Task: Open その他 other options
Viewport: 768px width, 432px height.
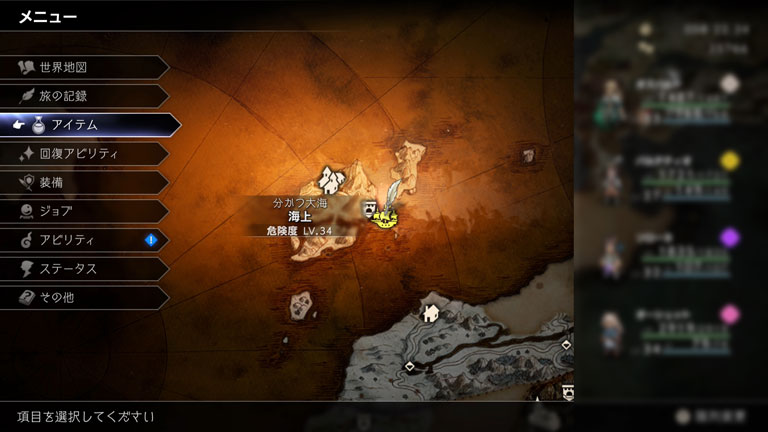Action: click(x=80, y=298)
